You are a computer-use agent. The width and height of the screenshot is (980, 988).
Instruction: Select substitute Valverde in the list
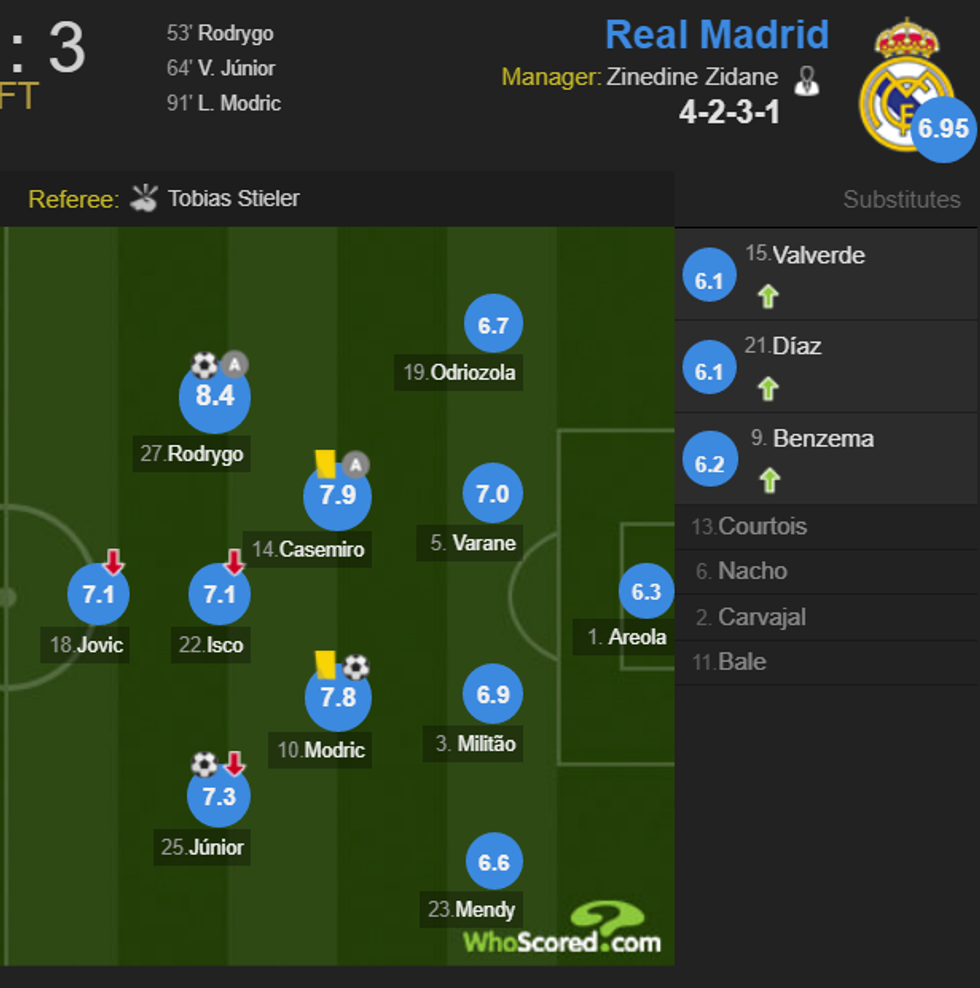[818, 255]
